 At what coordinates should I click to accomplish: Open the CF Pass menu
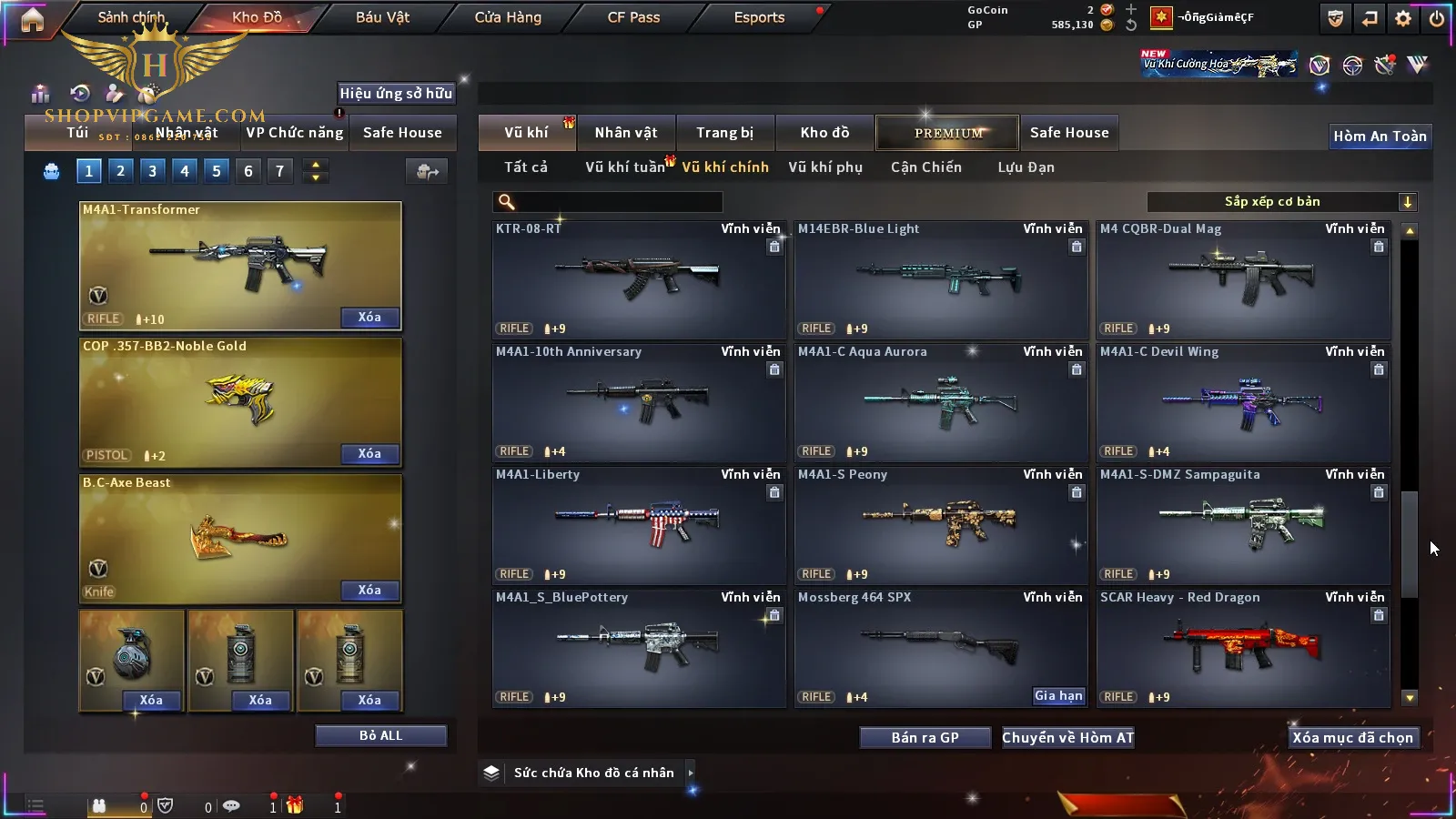point(633,17)
